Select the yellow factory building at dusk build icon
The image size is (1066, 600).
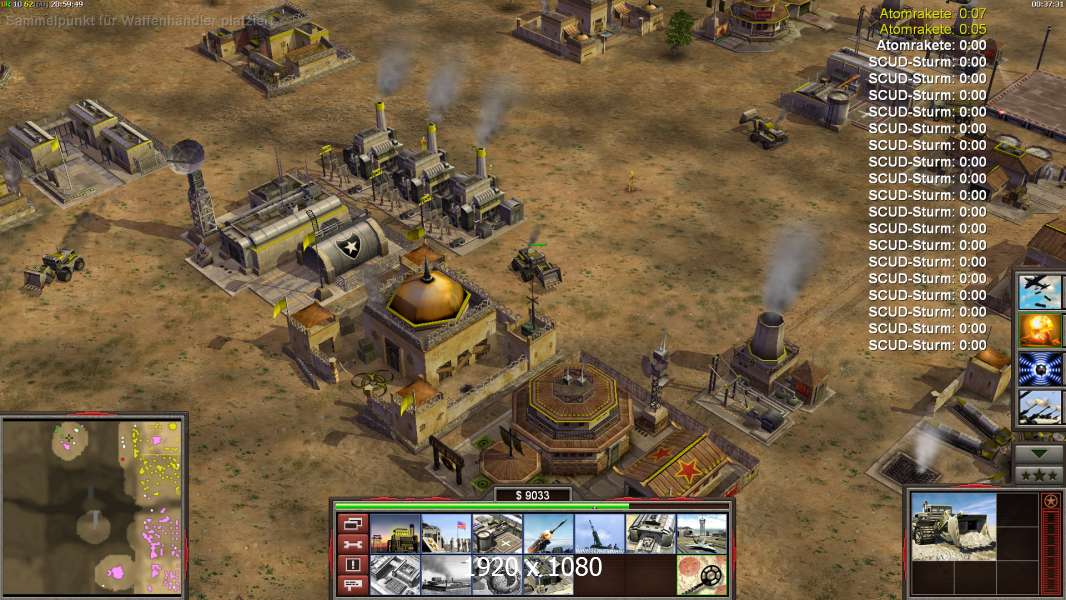coord(395,534)
